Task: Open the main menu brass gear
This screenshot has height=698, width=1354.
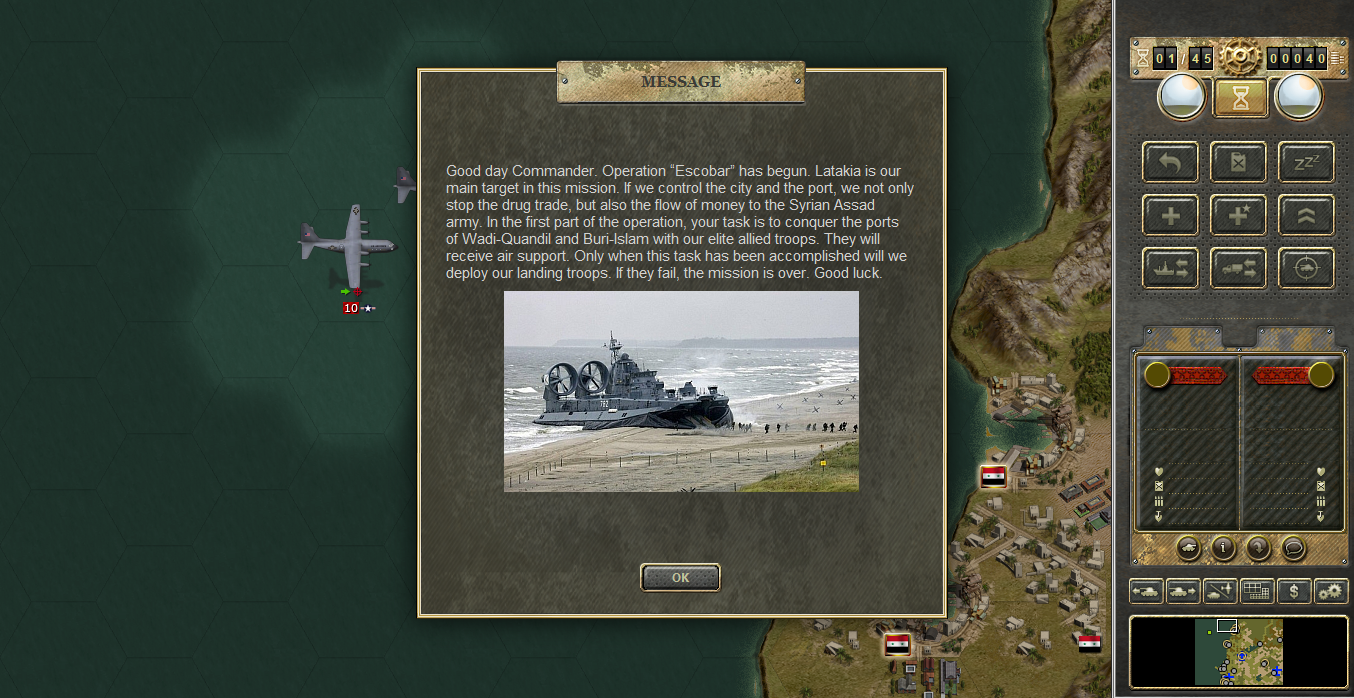Action: [x=1240, y=54]
